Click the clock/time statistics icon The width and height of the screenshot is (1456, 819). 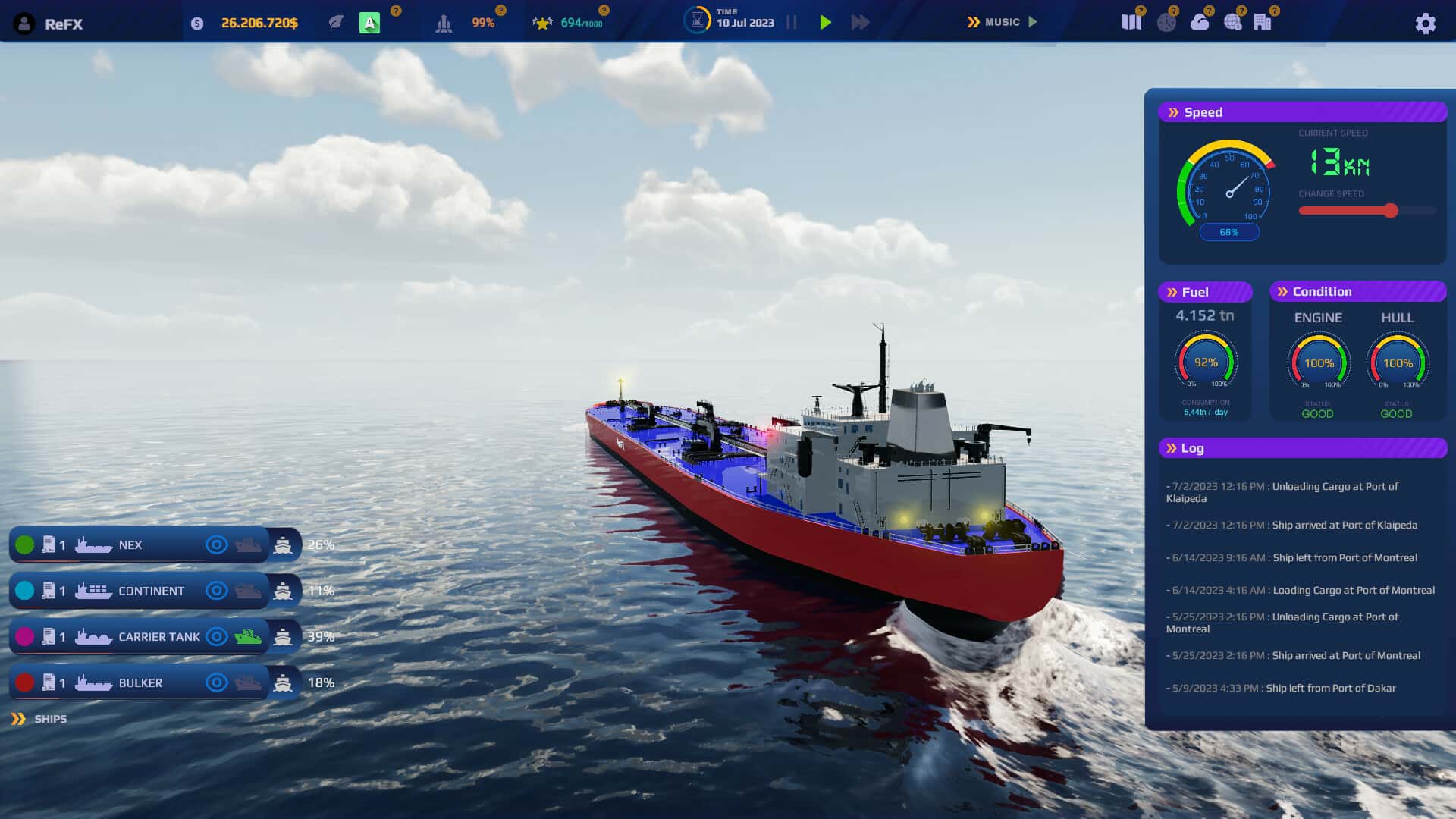1166,22
